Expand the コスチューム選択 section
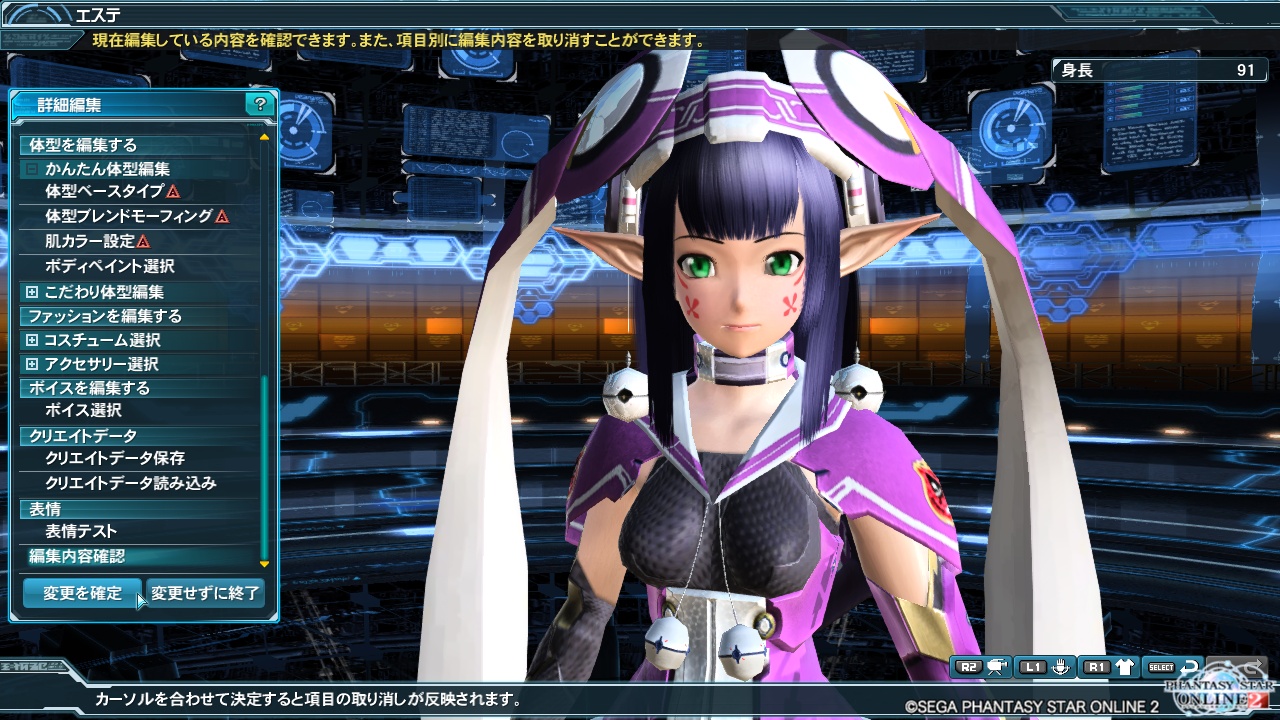 [x=31, y=338]
